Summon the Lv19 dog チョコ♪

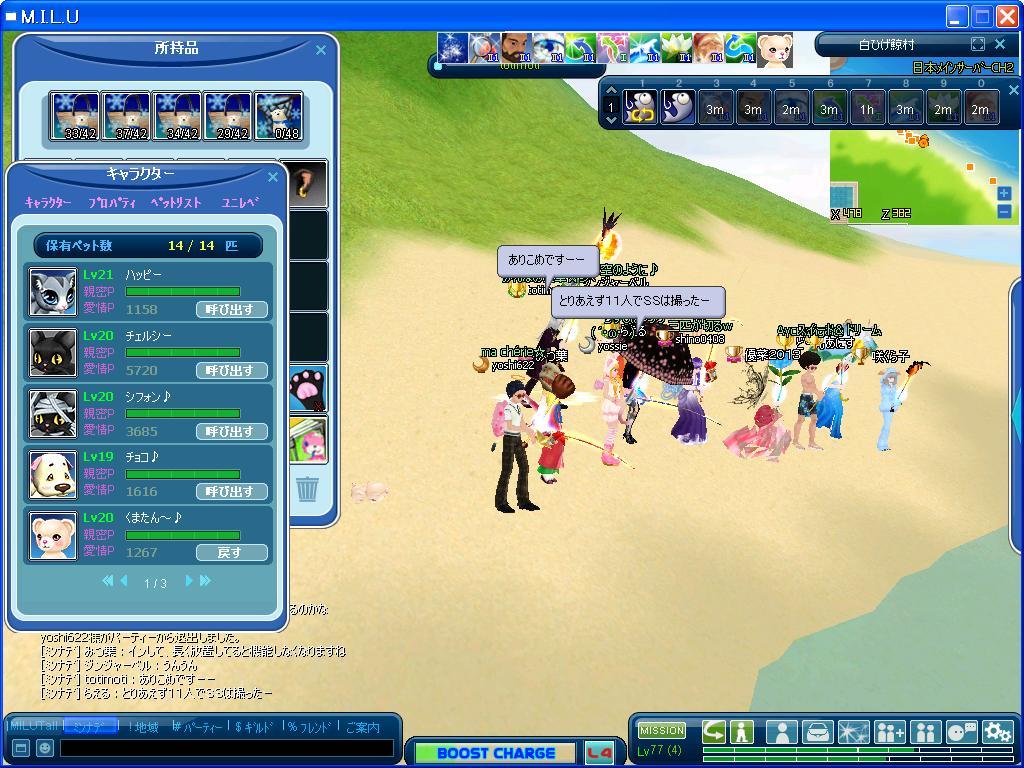tap(231, 491)
